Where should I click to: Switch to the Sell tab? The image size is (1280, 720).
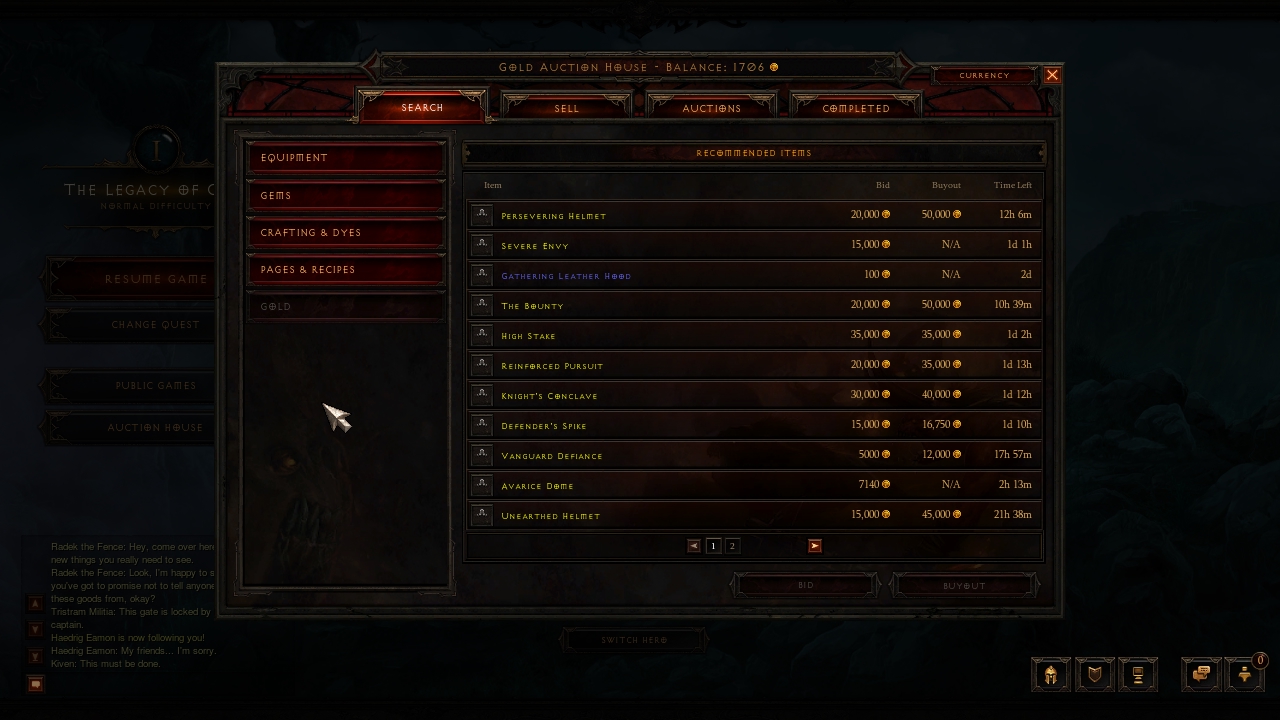pyautogui.click(x=566, y=108)
